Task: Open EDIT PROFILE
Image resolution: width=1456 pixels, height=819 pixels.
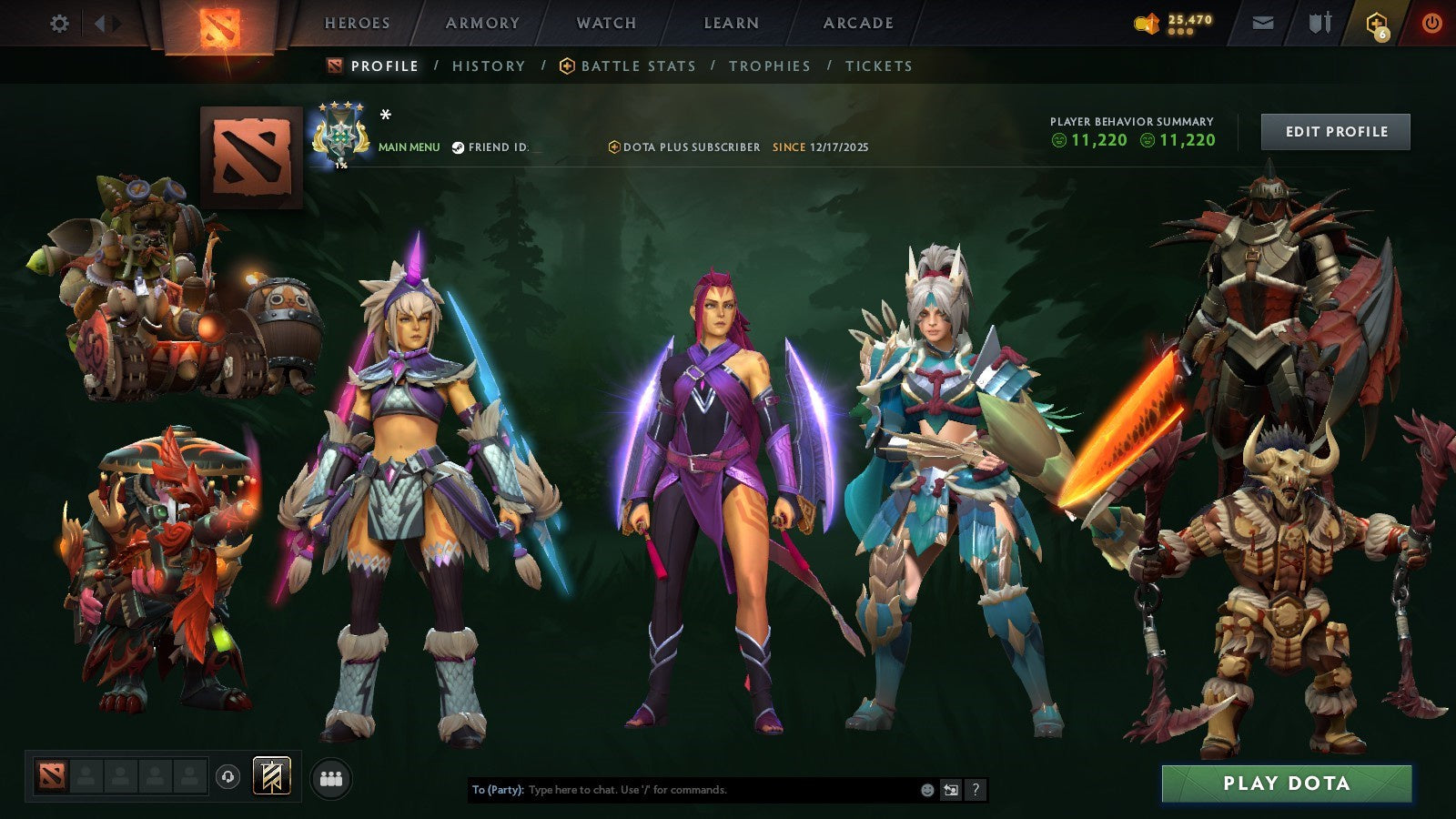Action: pos(1334,131)
